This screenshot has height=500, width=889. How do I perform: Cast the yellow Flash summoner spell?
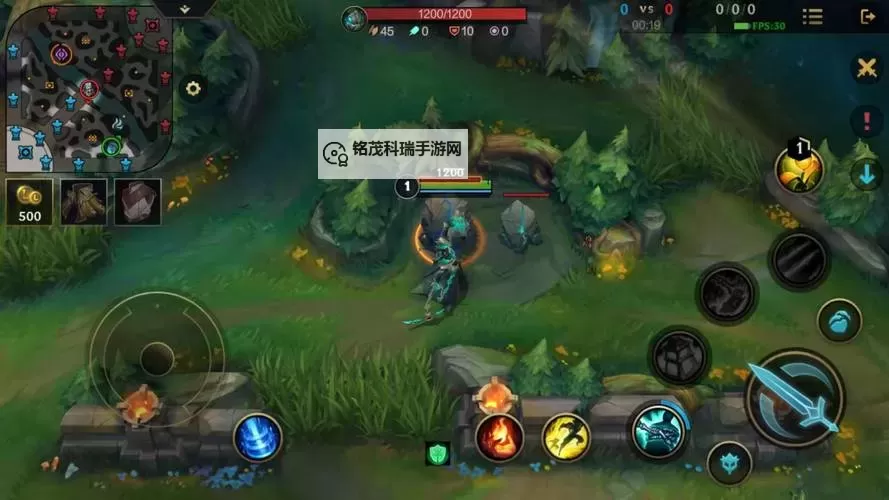coord(566,437)
